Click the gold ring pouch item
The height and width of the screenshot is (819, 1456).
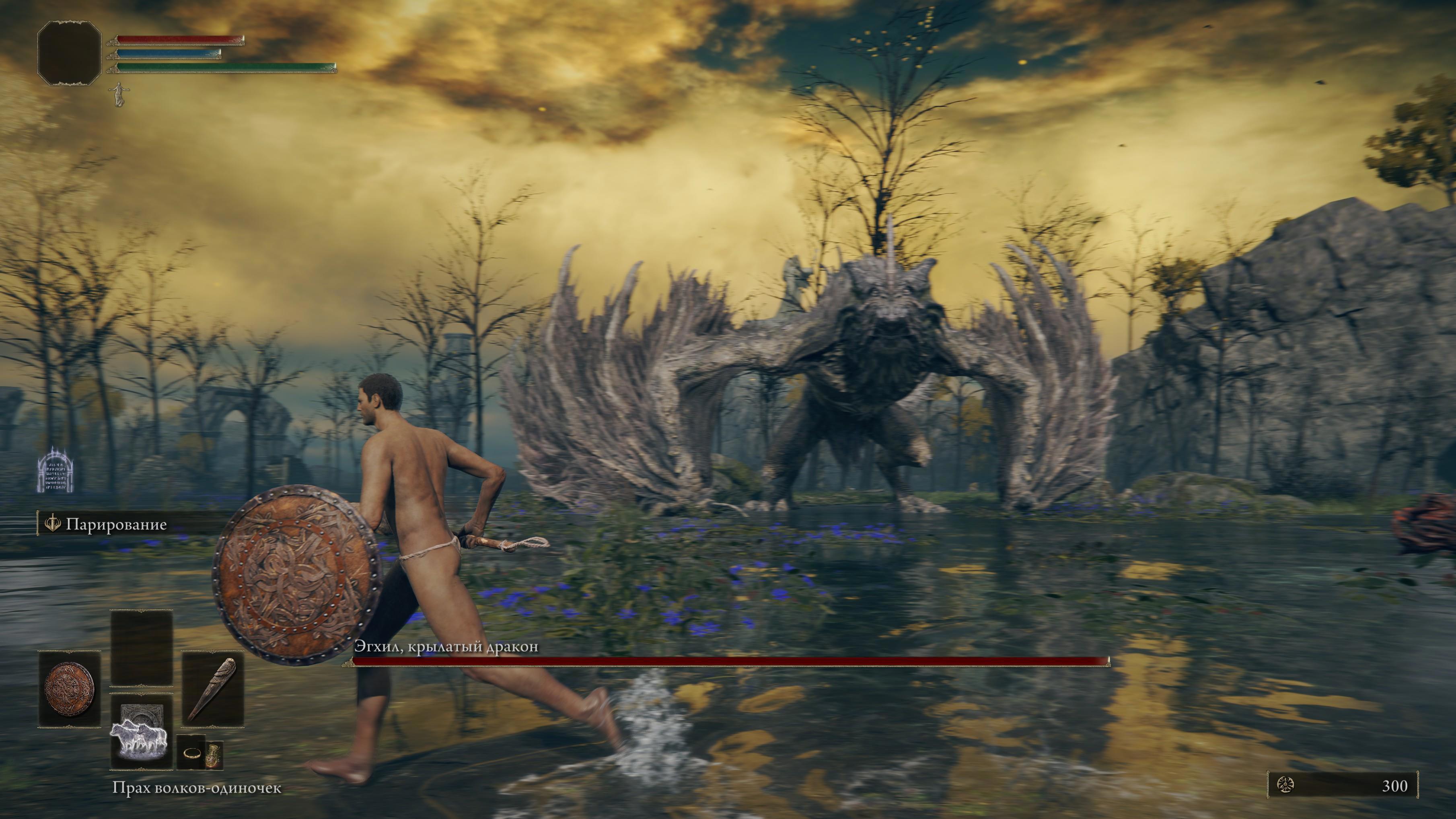pyautogui.click(x=191, y=752)
